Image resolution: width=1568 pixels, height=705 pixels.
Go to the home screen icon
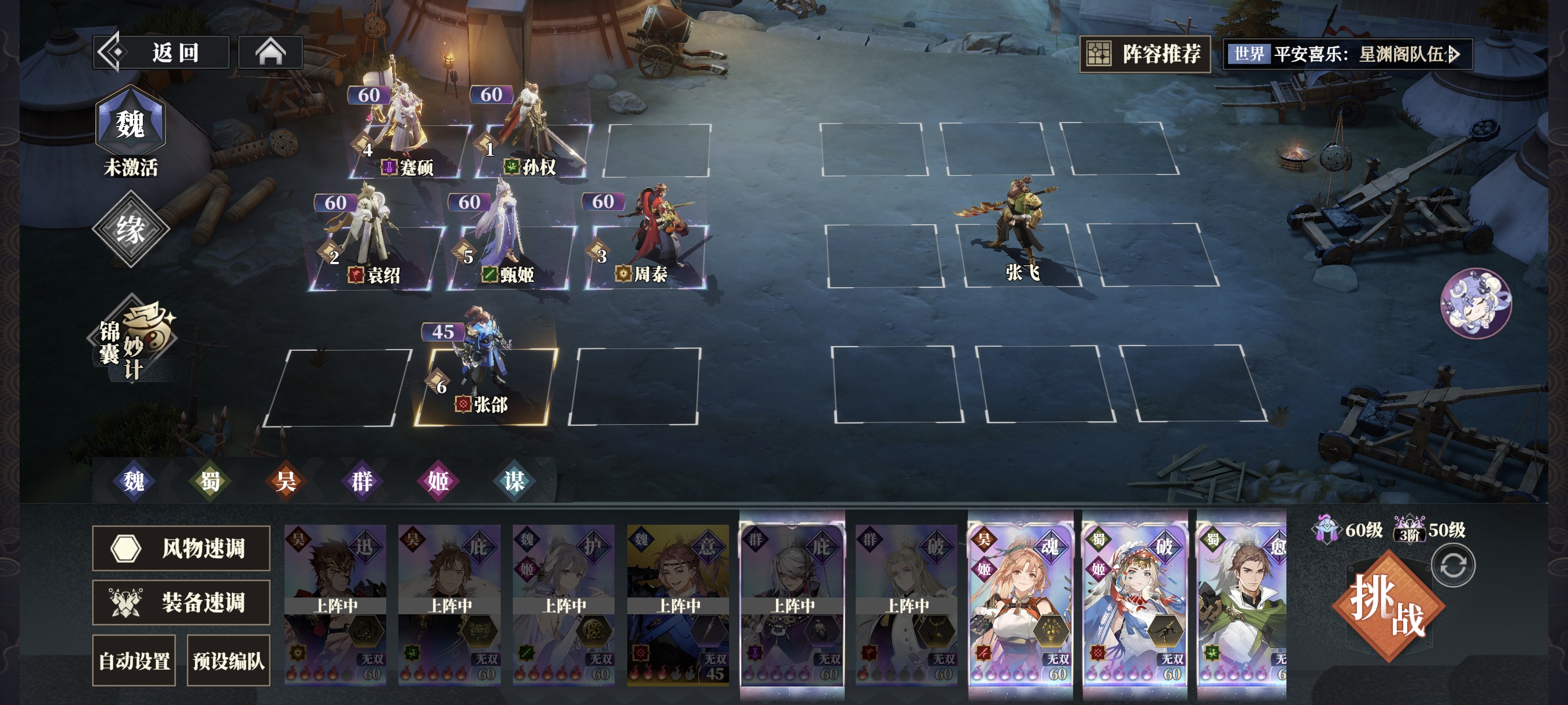click(270, 53)
